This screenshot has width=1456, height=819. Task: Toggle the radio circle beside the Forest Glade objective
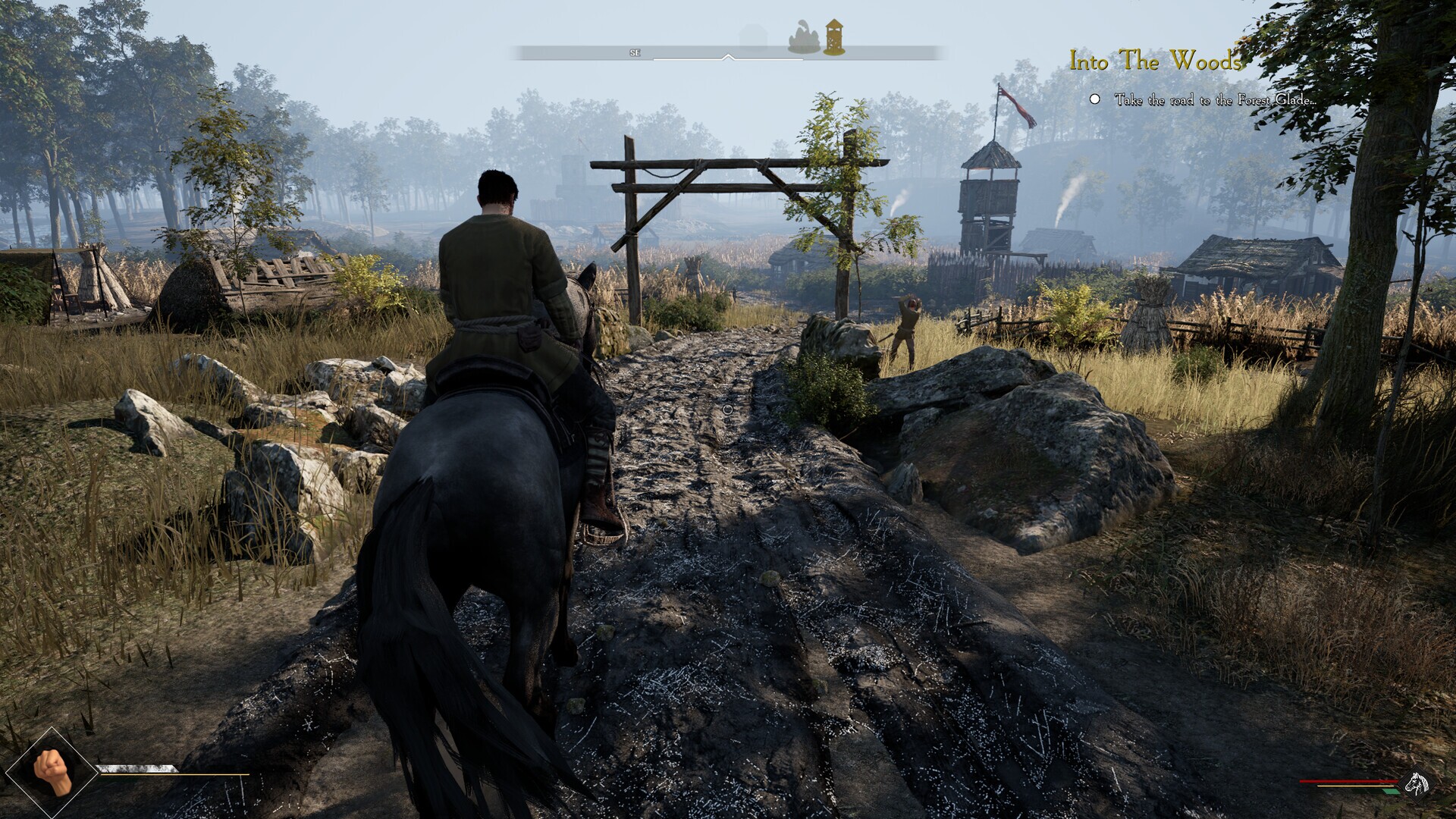1095,99
